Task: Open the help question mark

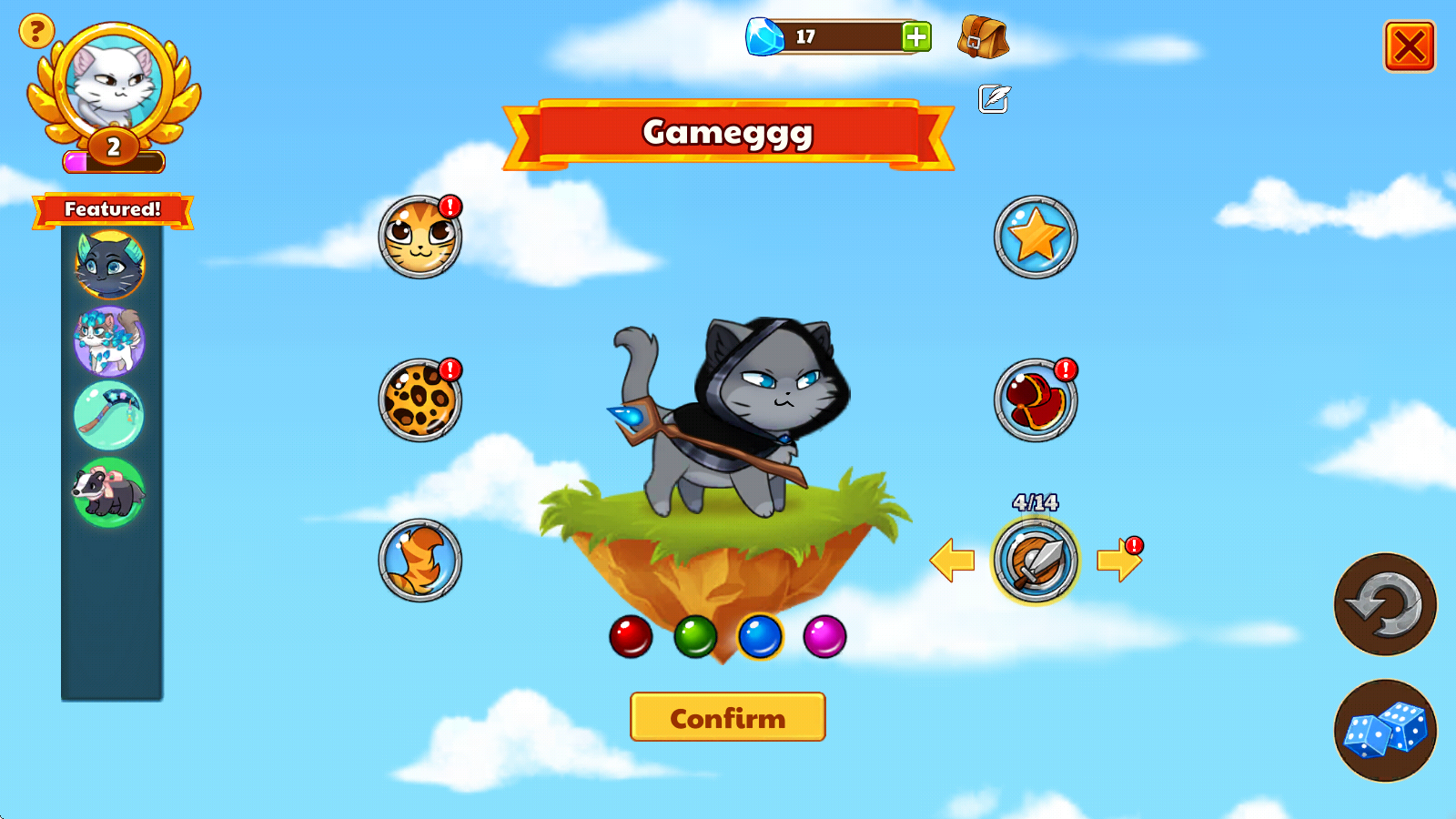Action: click(x=36, y=32)
